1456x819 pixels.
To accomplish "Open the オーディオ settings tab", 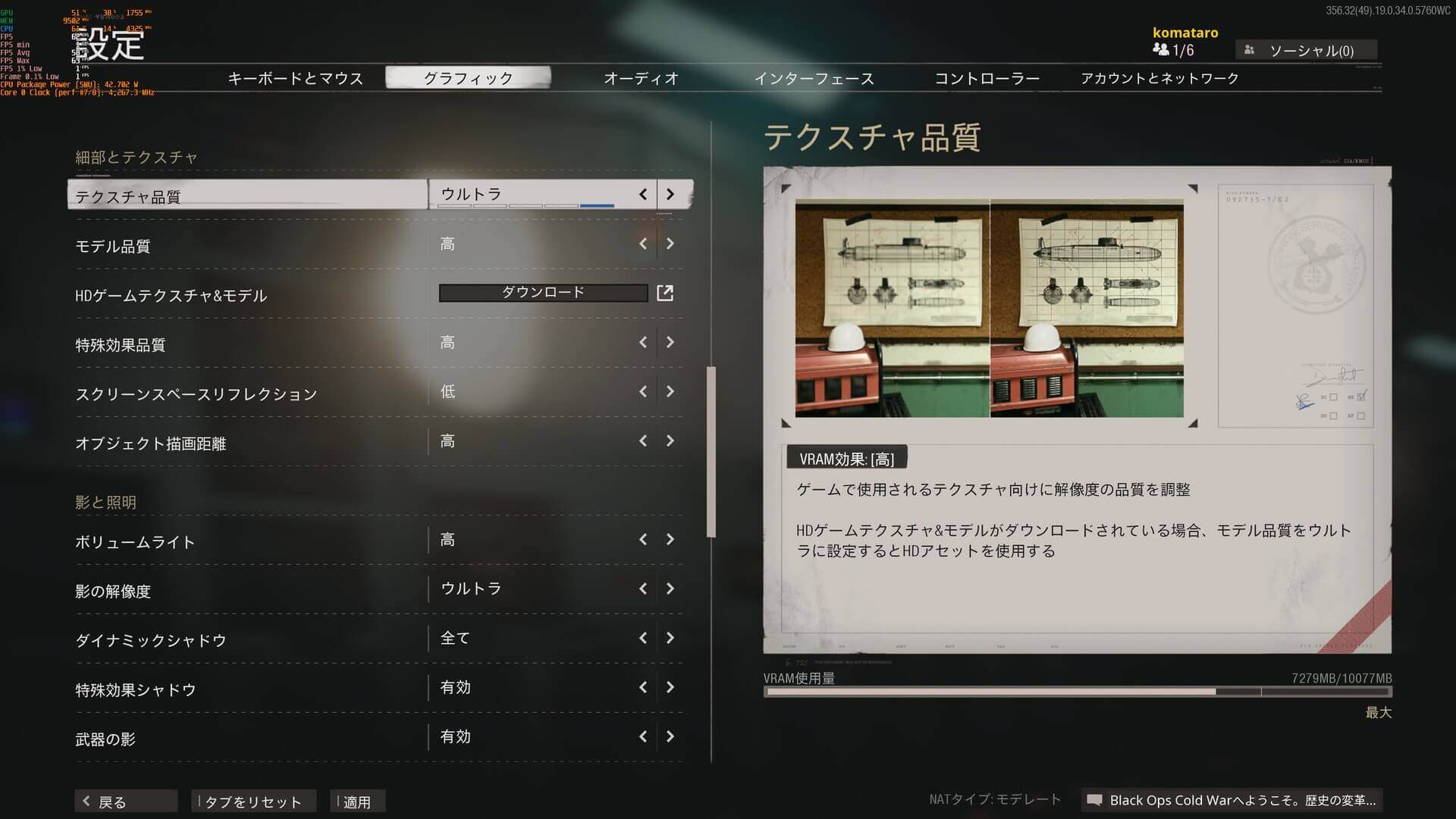I will pos(641,78).
